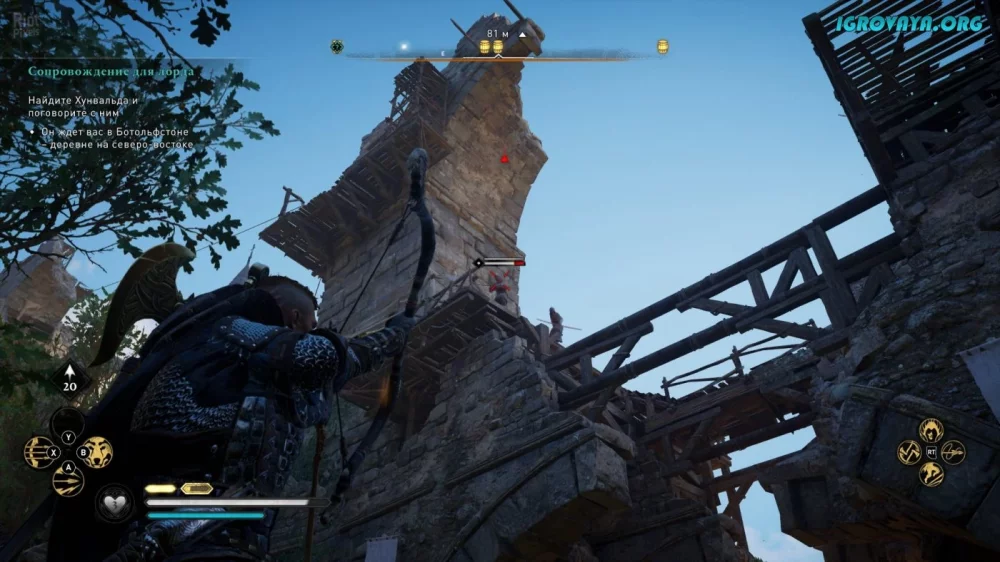The width and height of the screenshot is (1000, 562).
Task: Activate the crossed axes melee ability
Action: [909, 452]
